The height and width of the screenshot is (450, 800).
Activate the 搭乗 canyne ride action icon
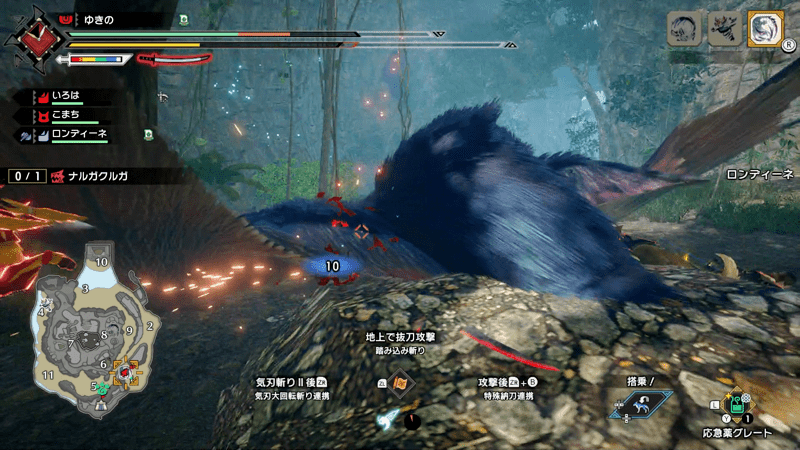coord(640,403)
